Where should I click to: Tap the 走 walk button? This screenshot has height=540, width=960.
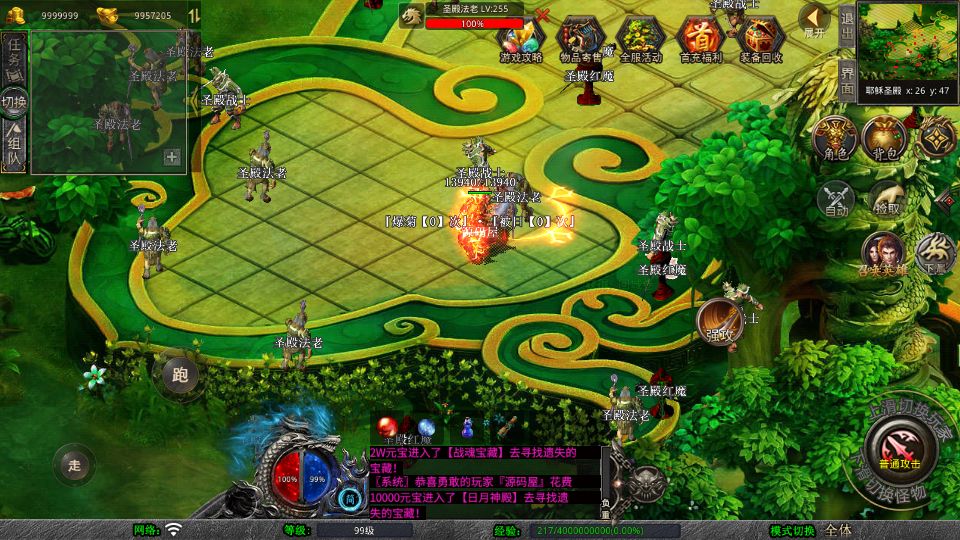[x=73, y=464]
